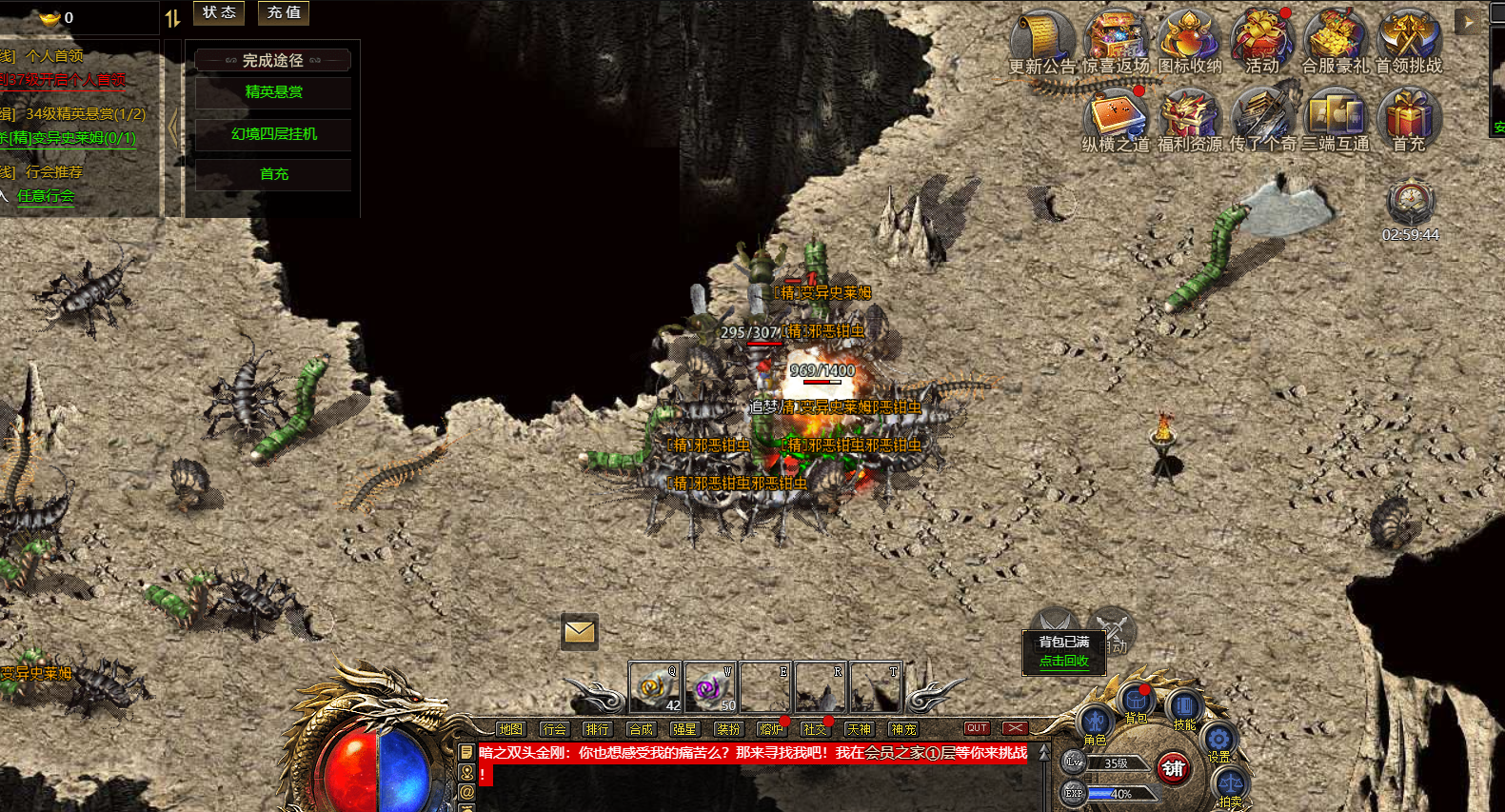Screen dimensions: 1505x812
Task: Open the 技能 skills book icon
Action: coord(1183,707)
